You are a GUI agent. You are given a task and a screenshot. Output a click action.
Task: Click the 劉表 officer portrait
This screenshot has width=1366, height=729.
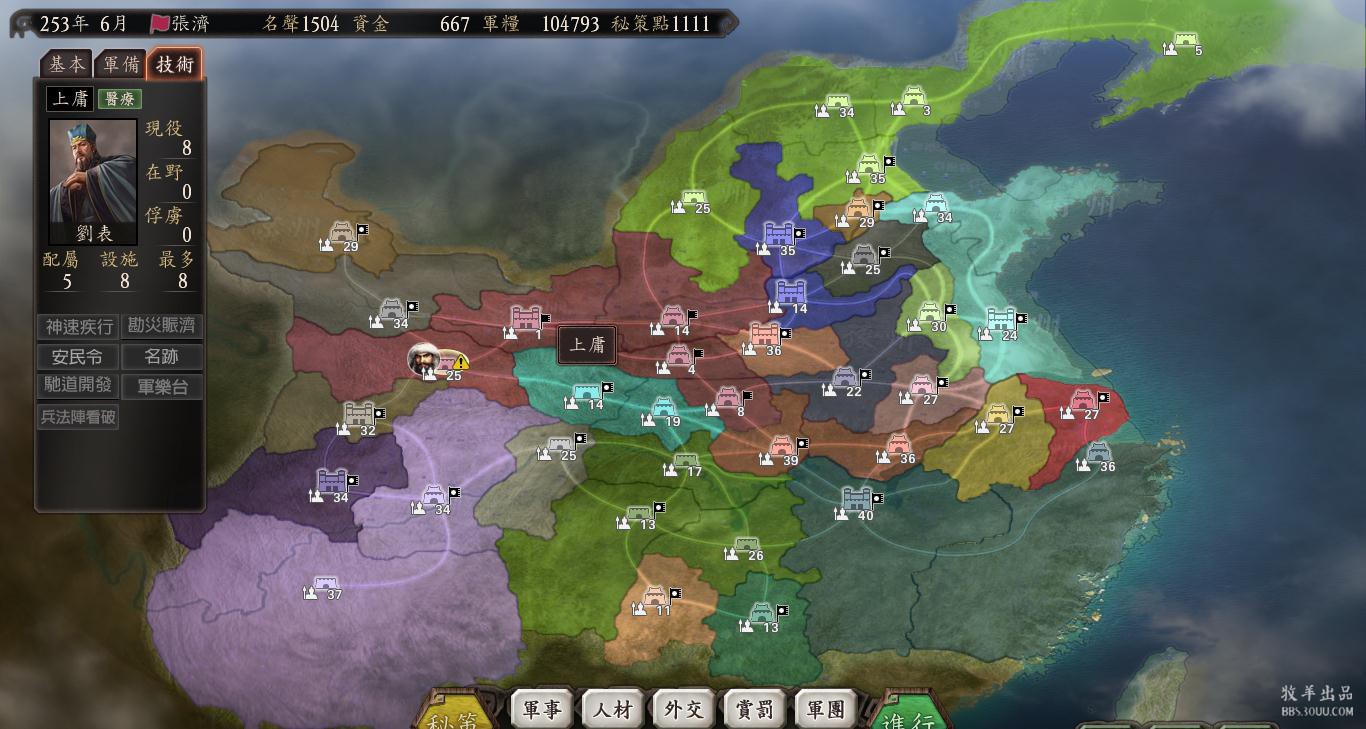(x=93, y=181)
